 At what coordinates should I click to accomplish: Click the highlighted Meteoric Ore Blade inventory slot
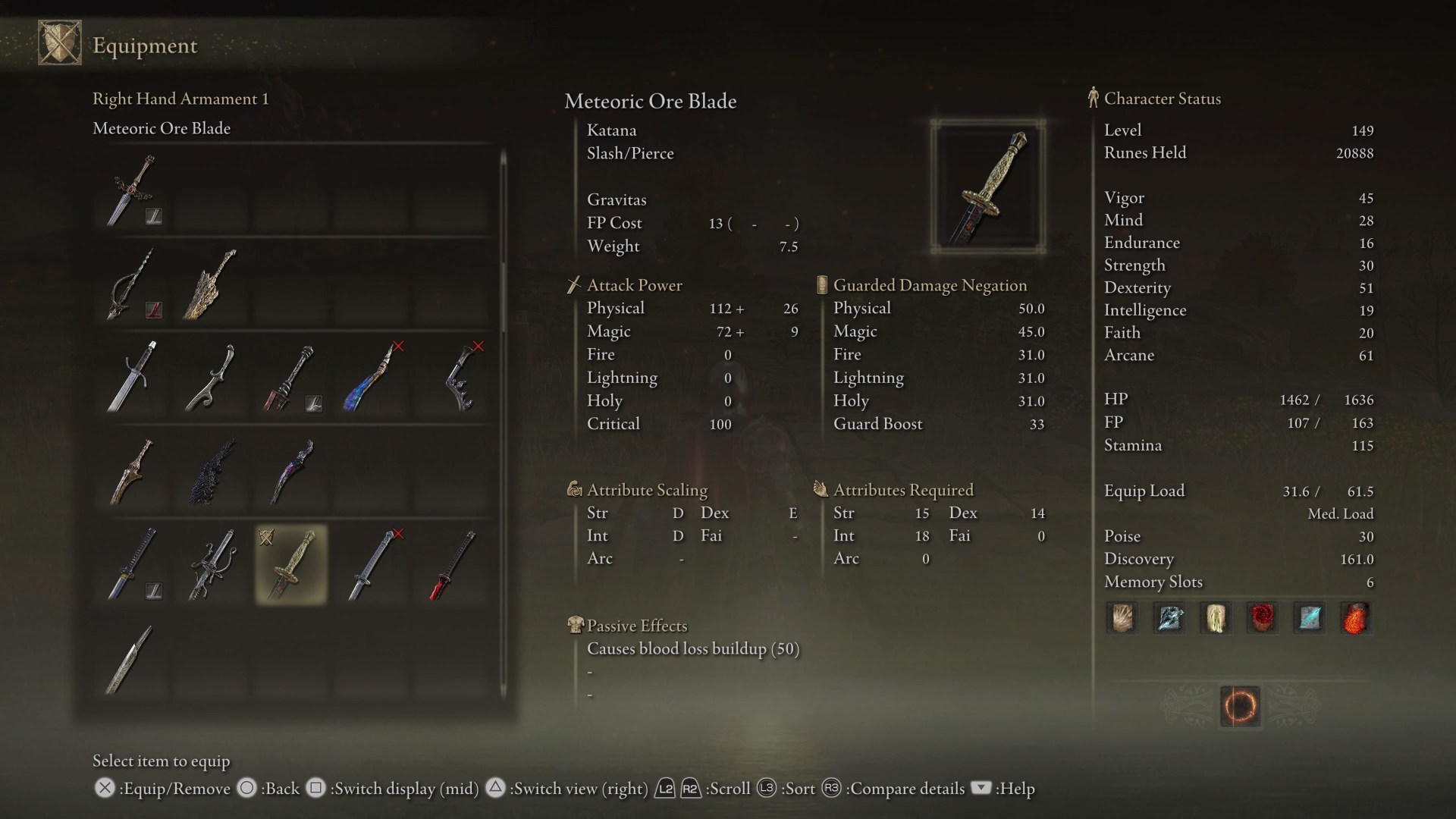point(290,565)
